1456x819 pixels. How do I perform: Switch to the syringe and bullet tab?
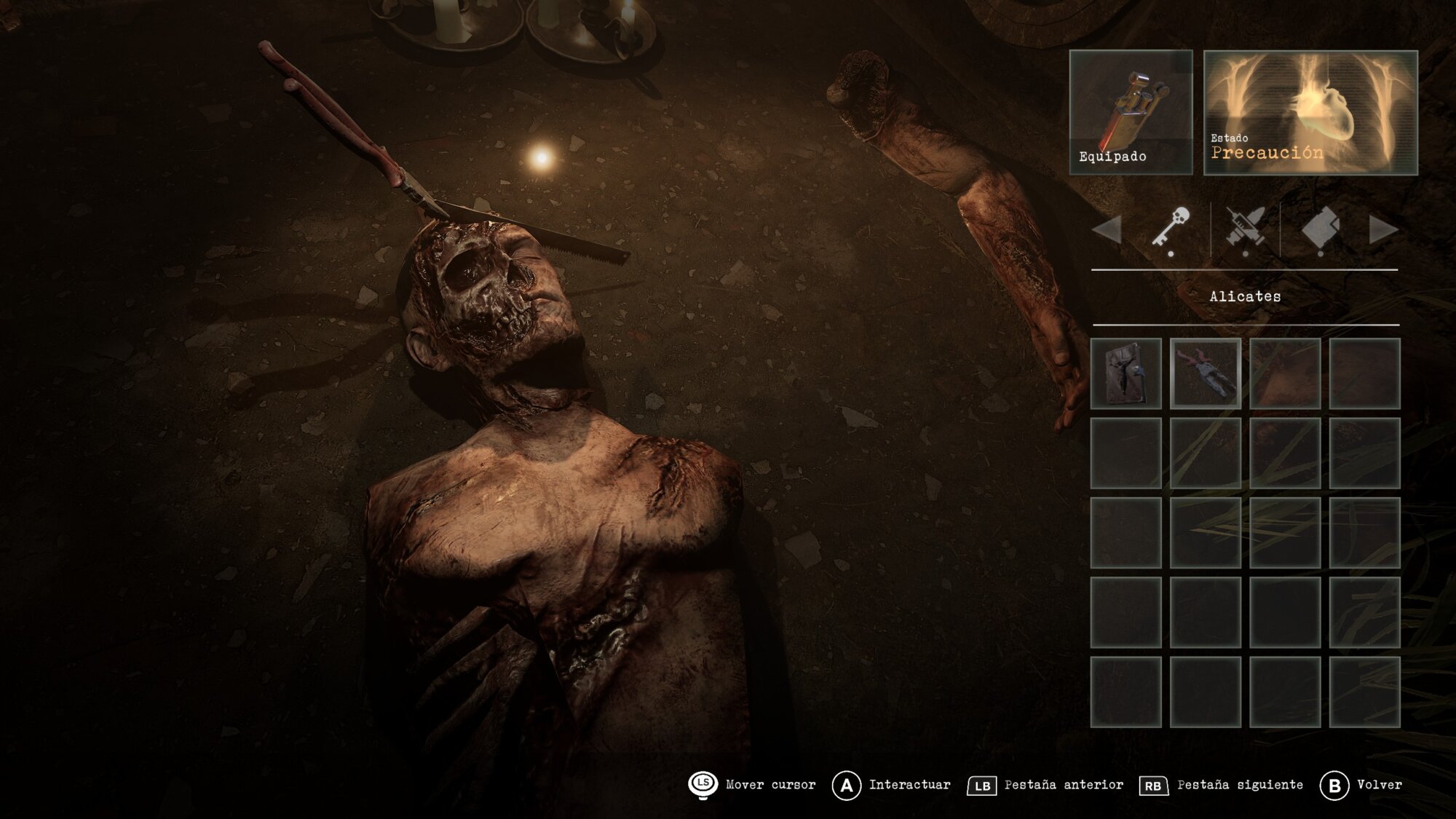coord(1246,229)
